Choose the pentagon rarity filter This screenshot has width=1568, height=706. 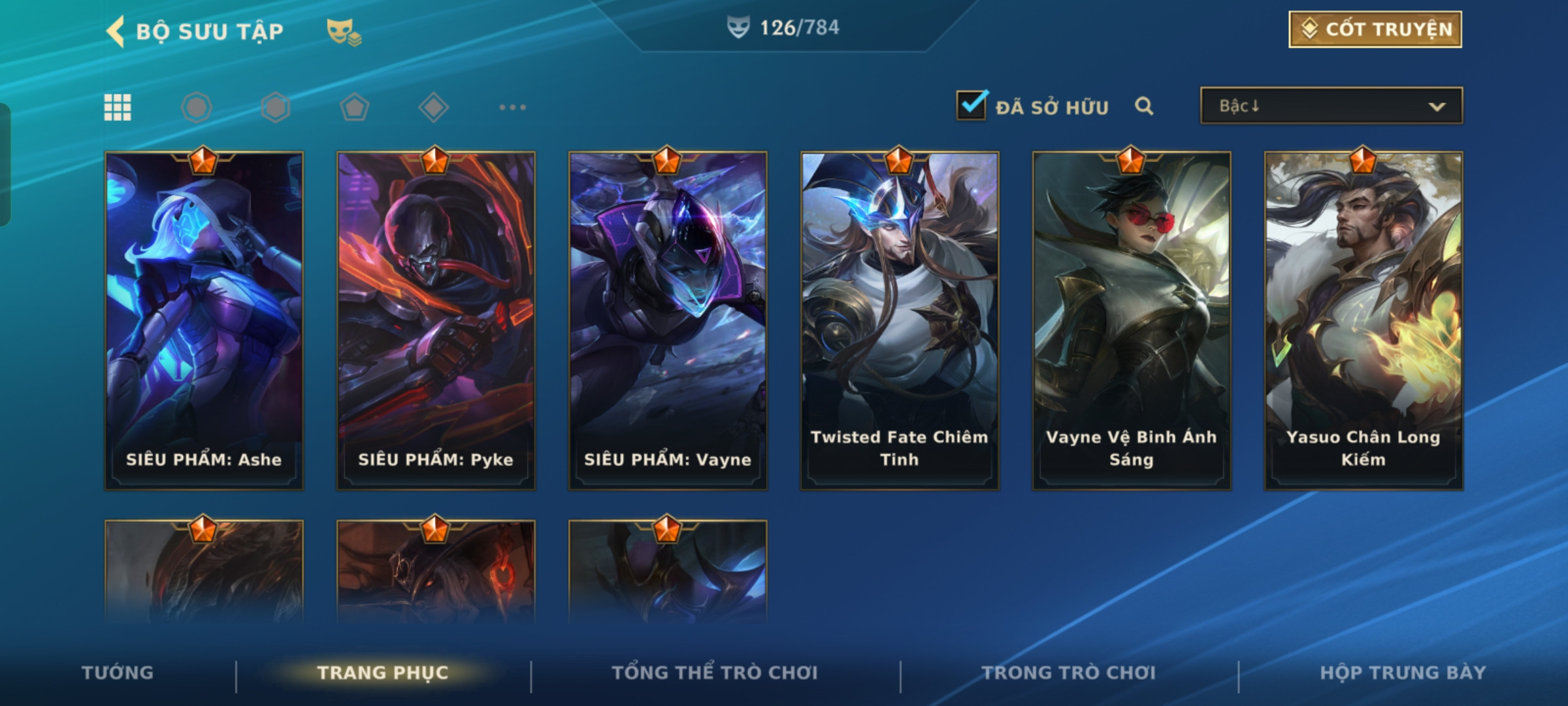tap(354, 107)
